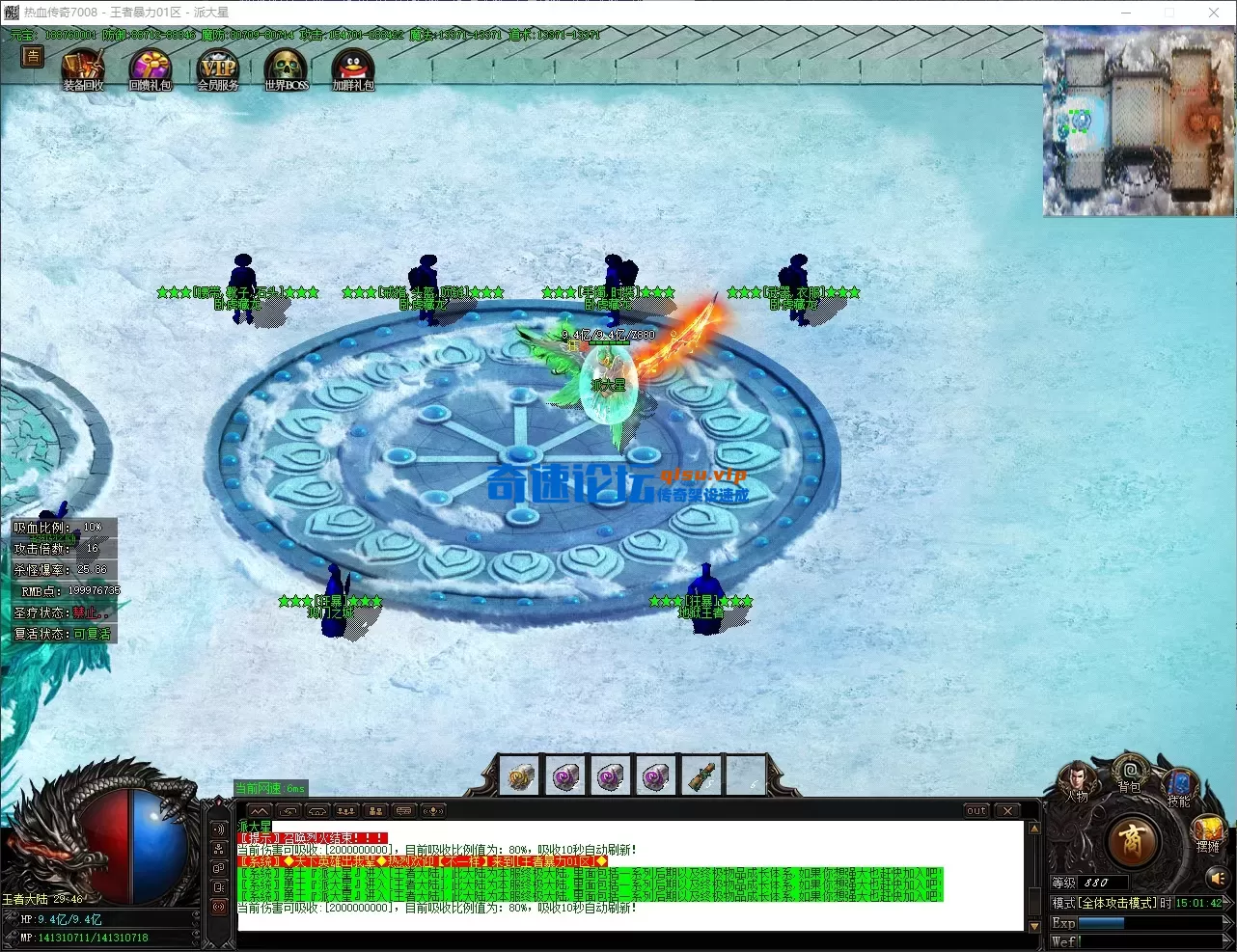The image size is (1237, 952).
Task: Open the VIP 会员服务 menu
Action: coord(217,69)
